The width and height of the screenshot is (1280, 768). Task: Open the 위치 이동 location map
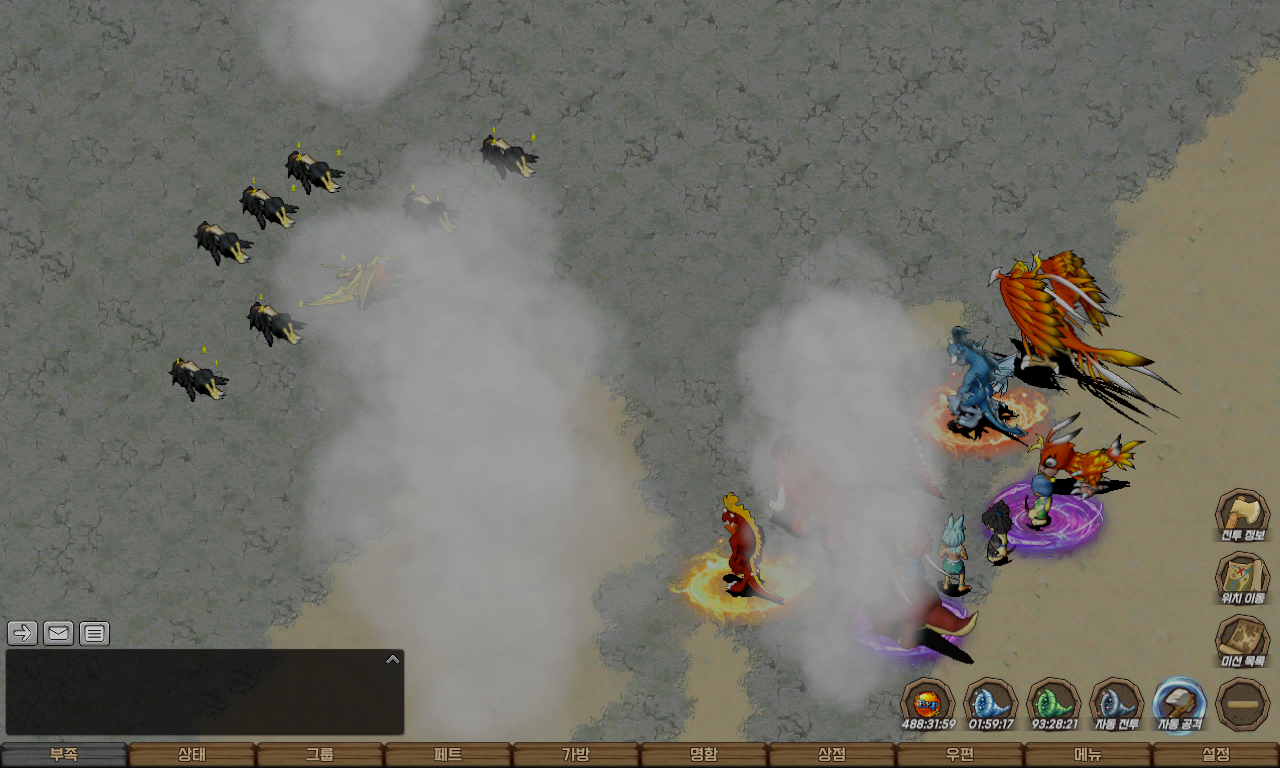[x=1242, y=577]
